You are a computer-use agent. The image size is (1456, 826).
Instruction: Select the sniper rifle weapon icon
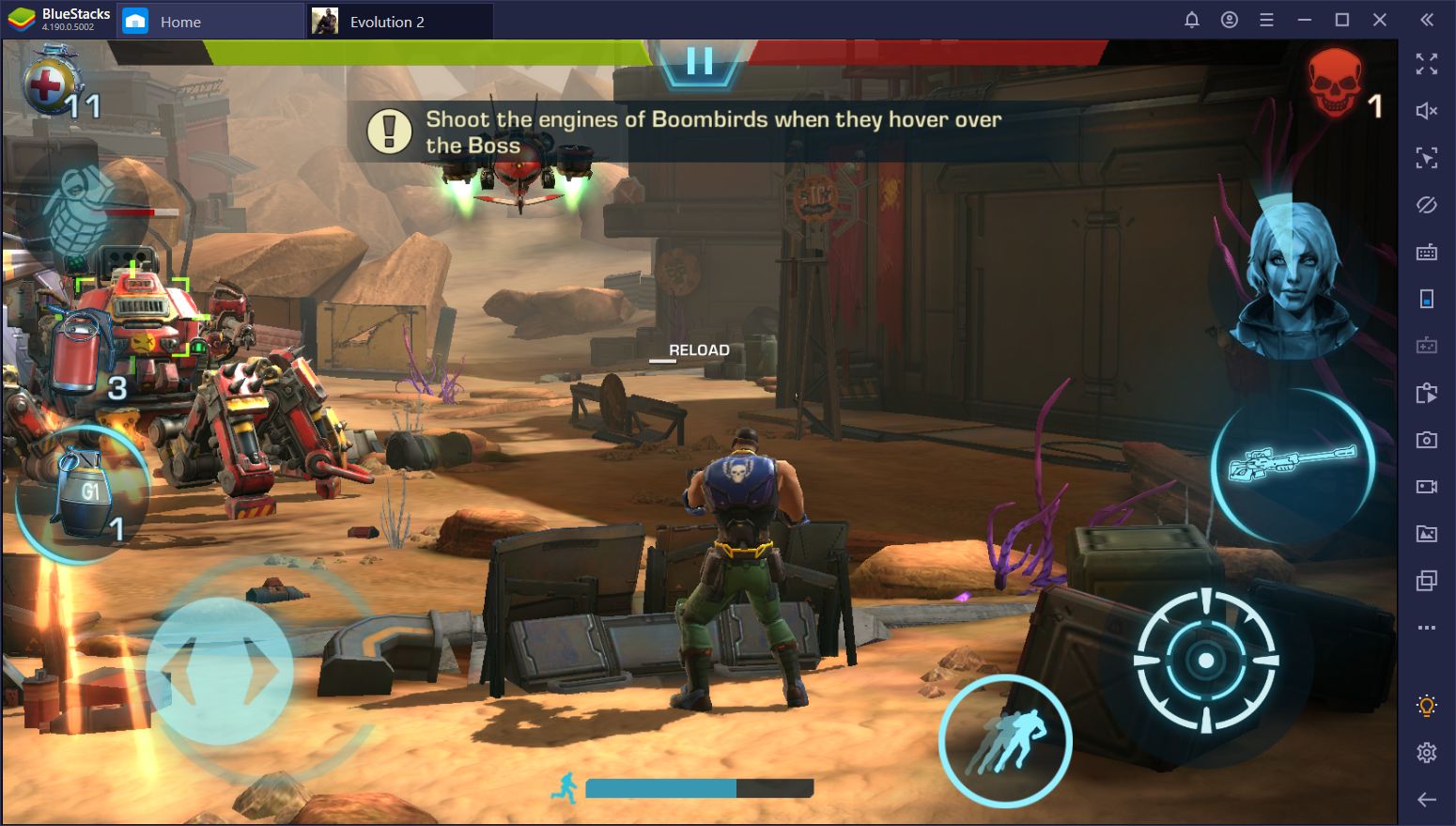pos(1292,462)
